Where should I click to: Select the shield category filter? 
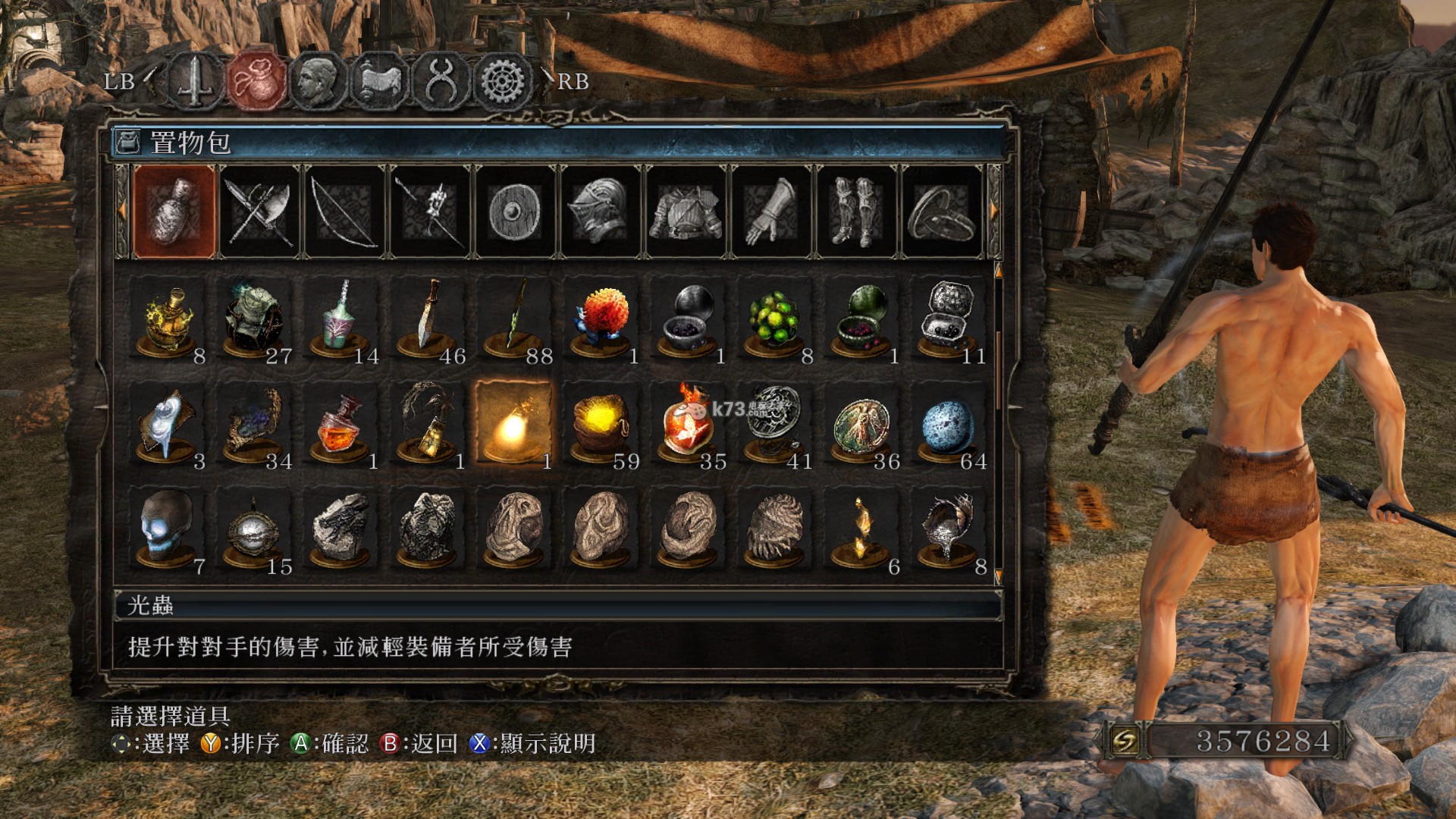pos(515,212)
